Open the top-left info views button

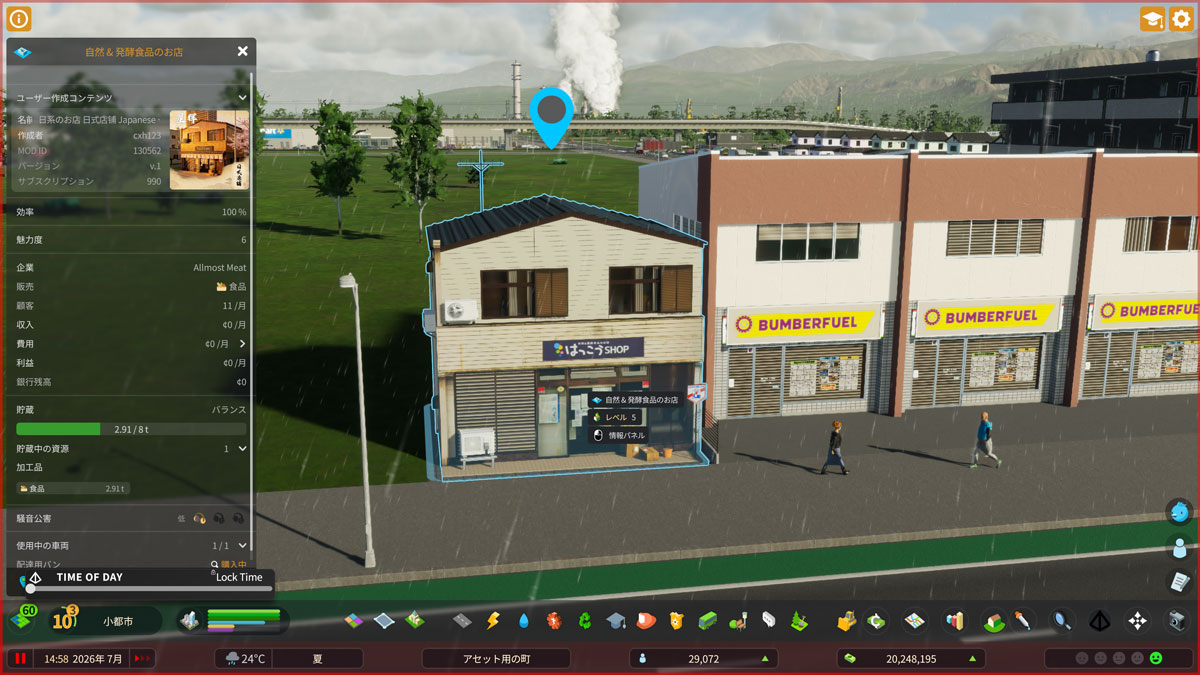click(x=20, y=18)
